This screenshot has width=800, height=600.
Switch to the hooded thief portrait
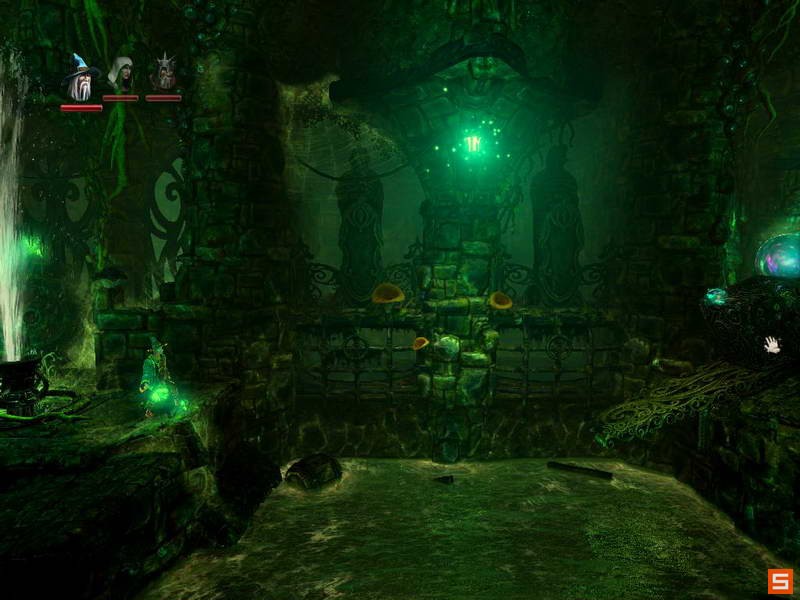[121, 74]
